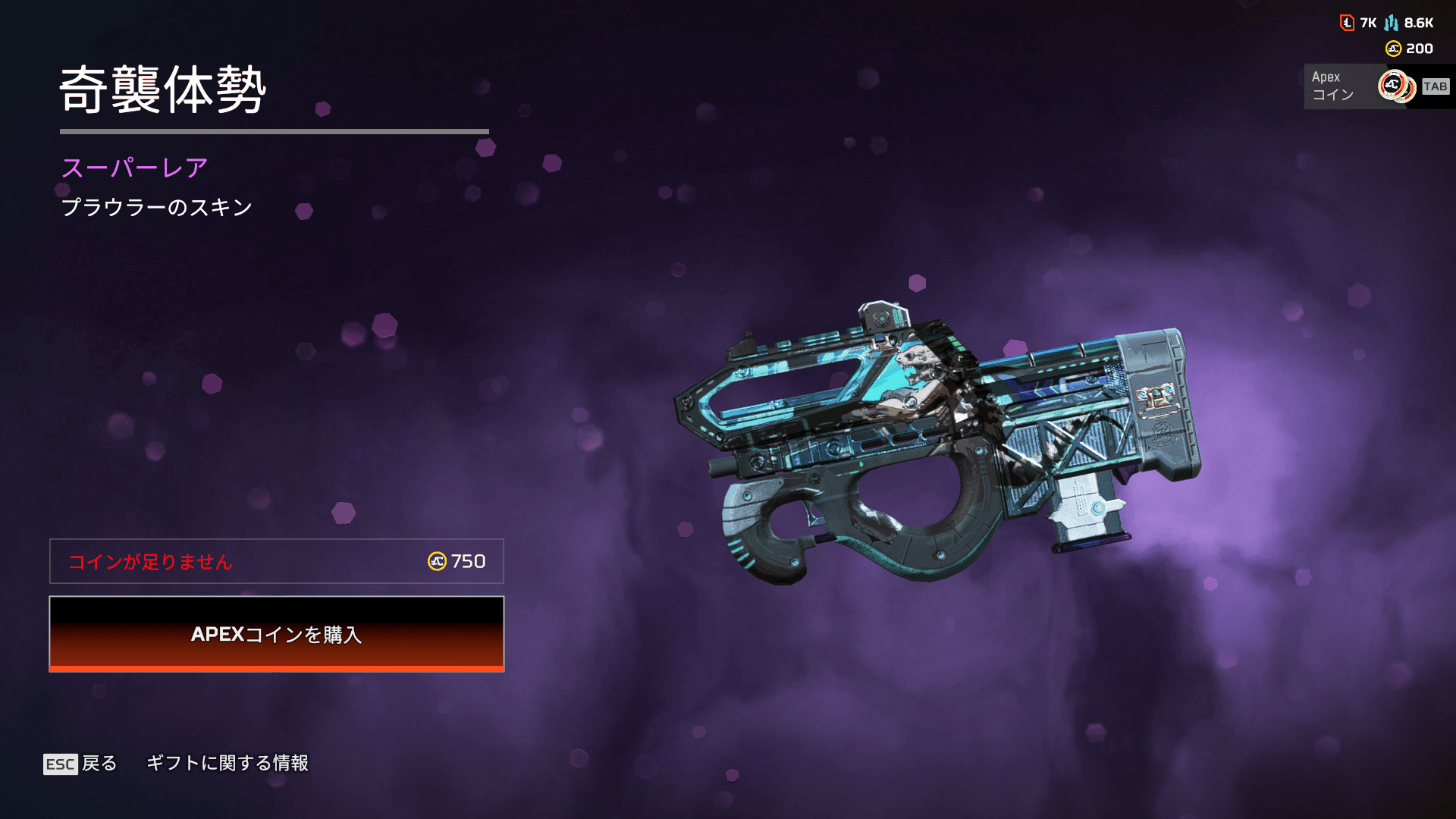This screenshot has width=1456, height=819.
Task: Go back with the 戻る button
Action: click(x=80, y=763)
